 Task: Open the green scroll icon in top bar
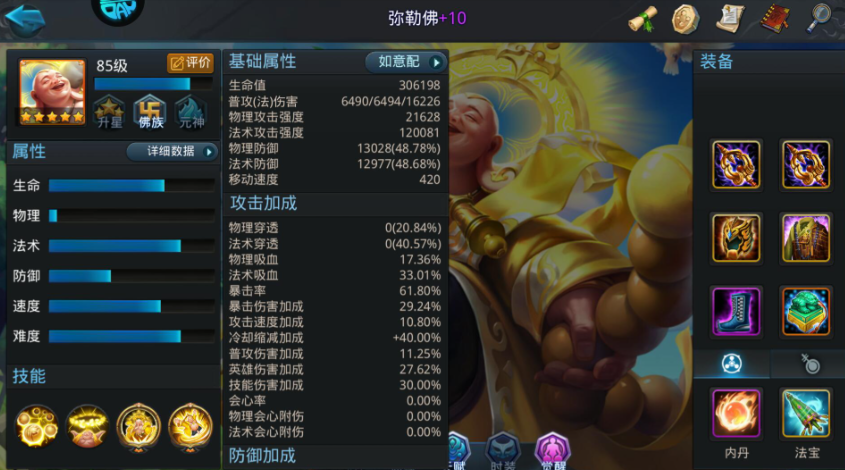point(642,18)
